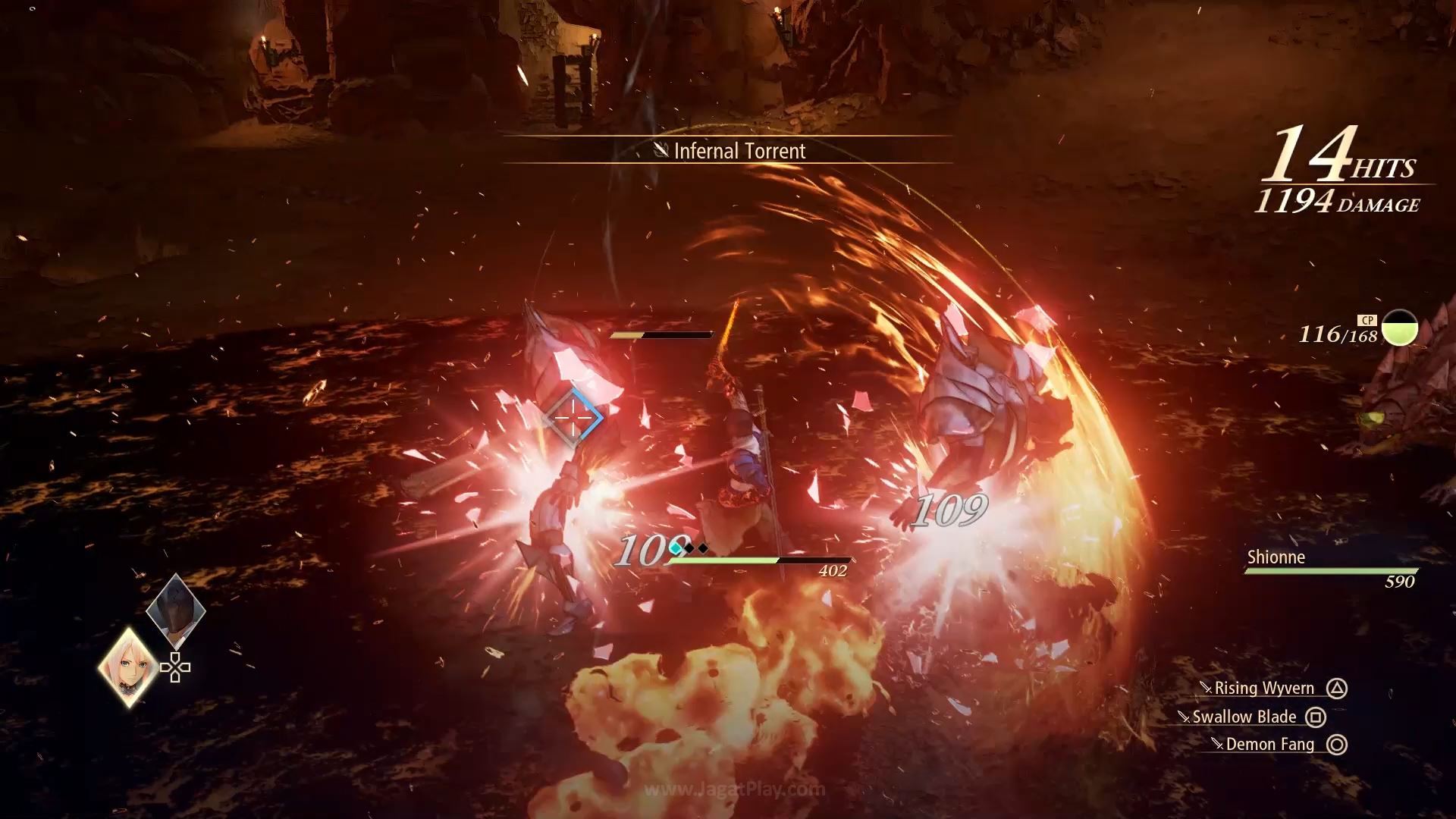The width and height of the screenshot is (1456, 819).
Task: Select Shionne's boost attack portrait
Action: (129, 667)
